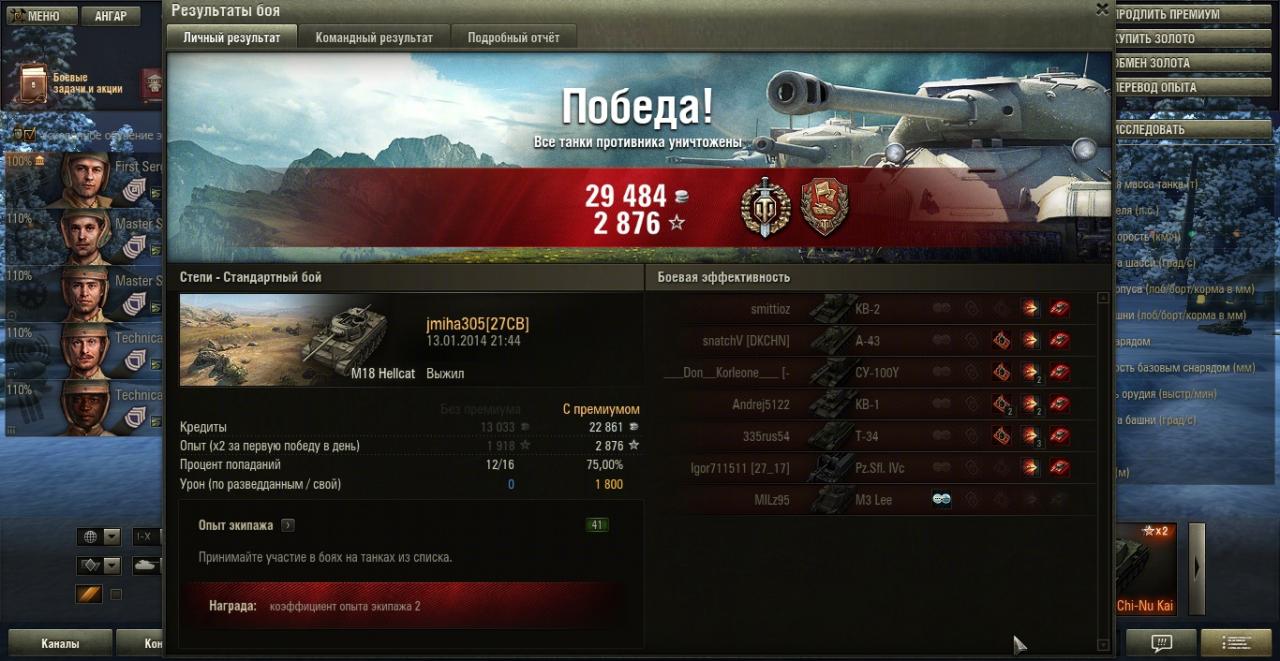Open the Меню button

coord(35,16)
